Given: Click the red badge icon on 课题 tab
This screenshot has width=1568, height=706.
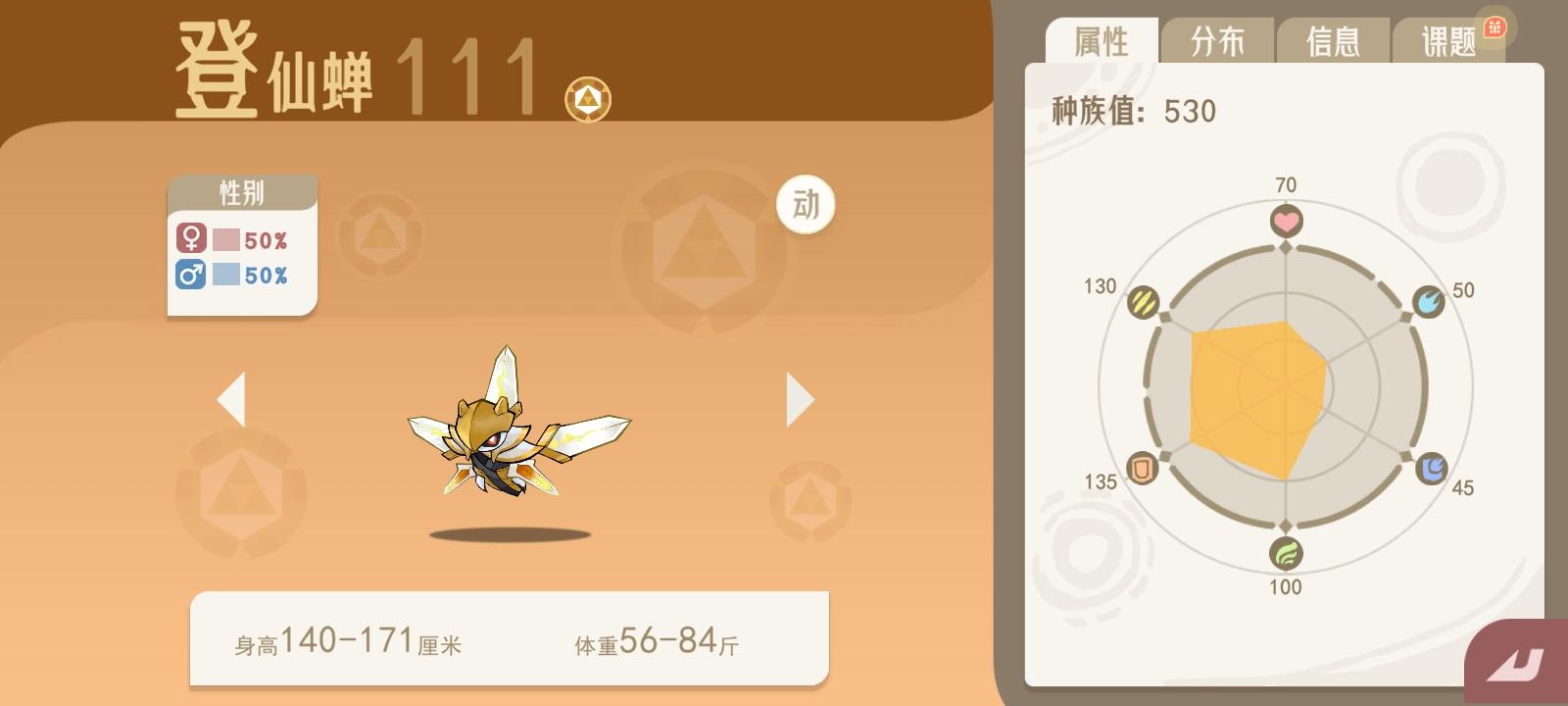Looking at the screenshot, I should [1494, 29].
